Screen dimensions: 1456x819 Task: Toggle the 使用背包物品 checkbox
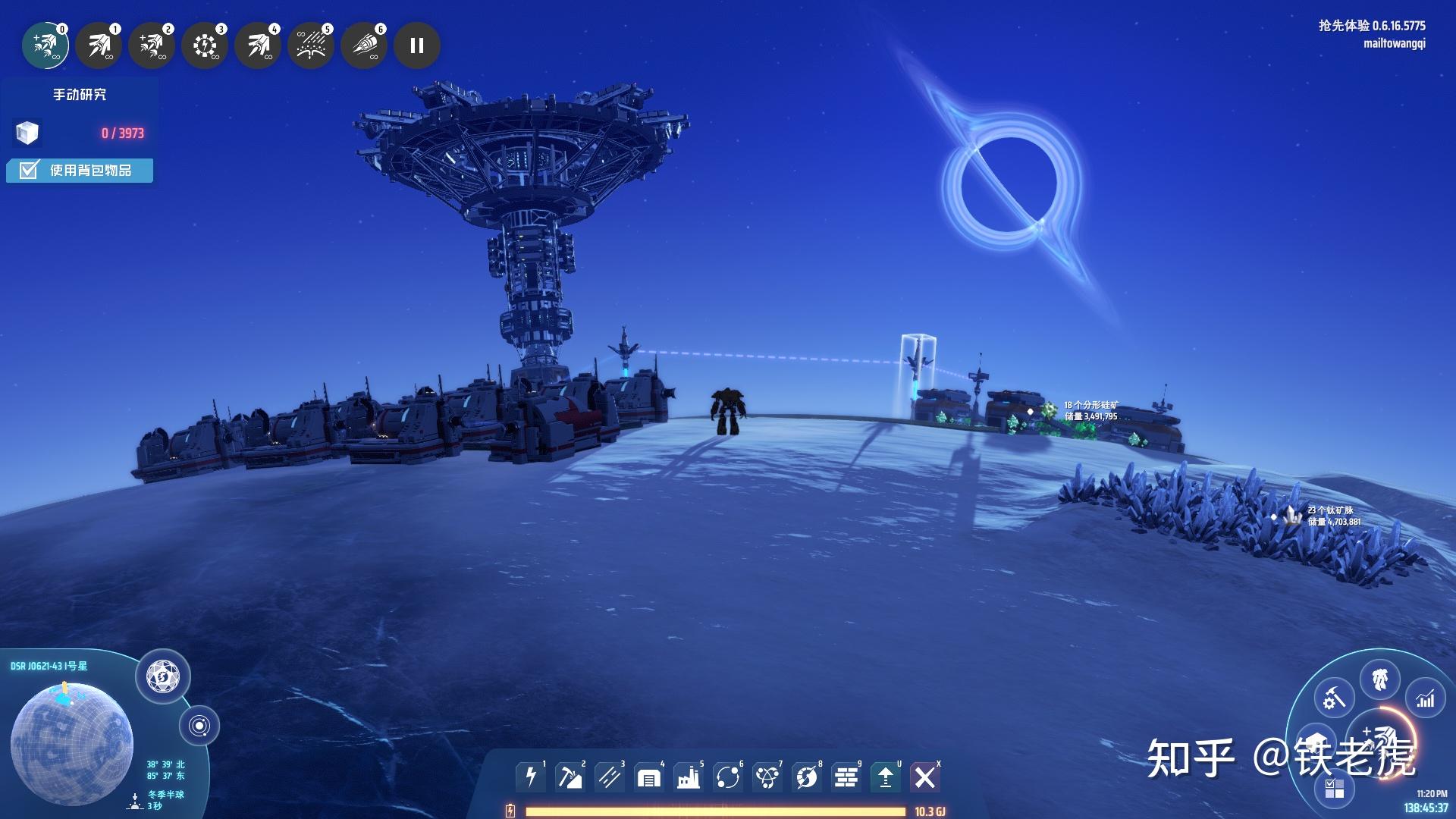point(29,171)
